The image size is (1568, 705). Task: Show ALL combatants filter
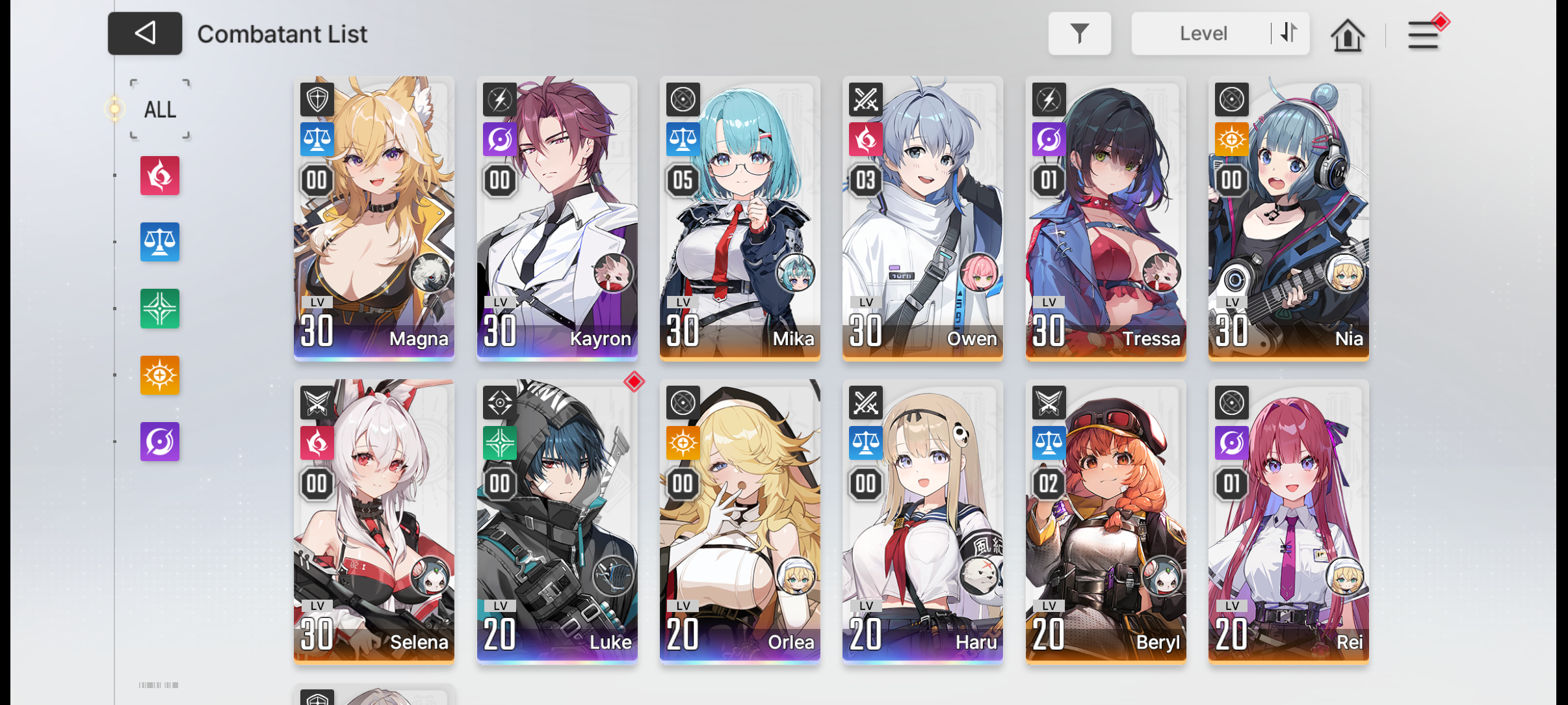[x=160, y=109]
